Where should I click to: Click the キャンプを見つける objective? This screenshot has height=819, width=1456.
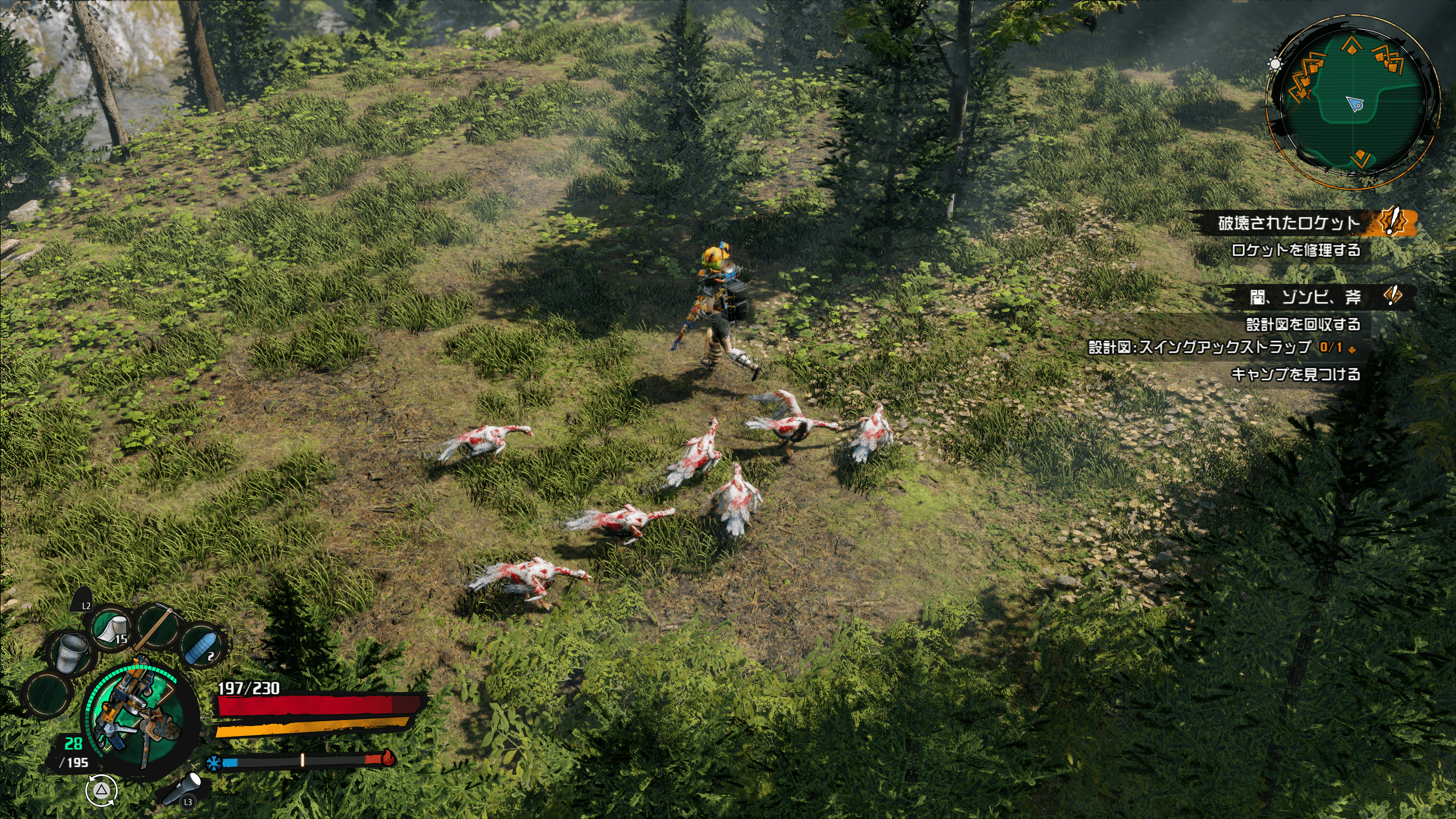click(x=1296, y=373)
